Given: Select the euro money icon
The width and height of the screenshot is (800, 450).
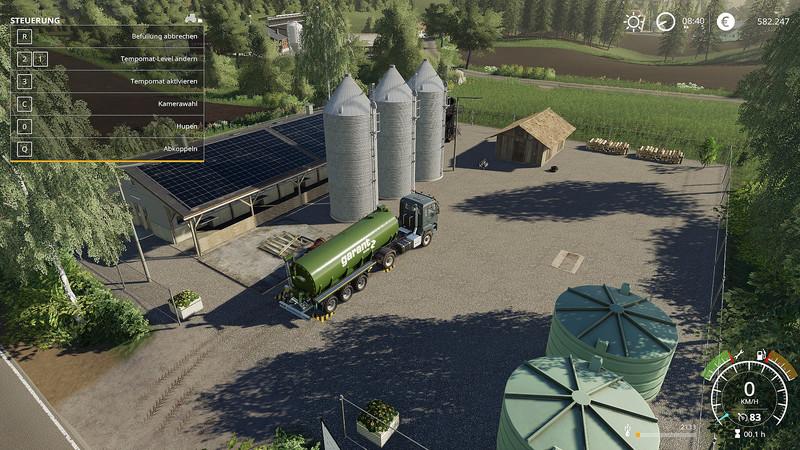Looking at the screenshot, I should click(725, 21).
